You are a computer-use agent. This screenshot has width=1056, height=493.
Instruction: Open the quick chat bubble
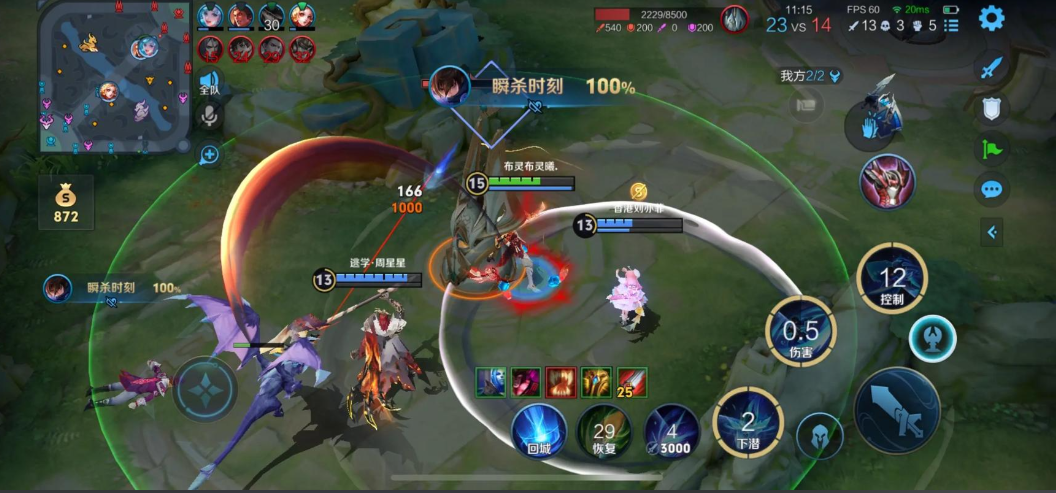[991, 189]
